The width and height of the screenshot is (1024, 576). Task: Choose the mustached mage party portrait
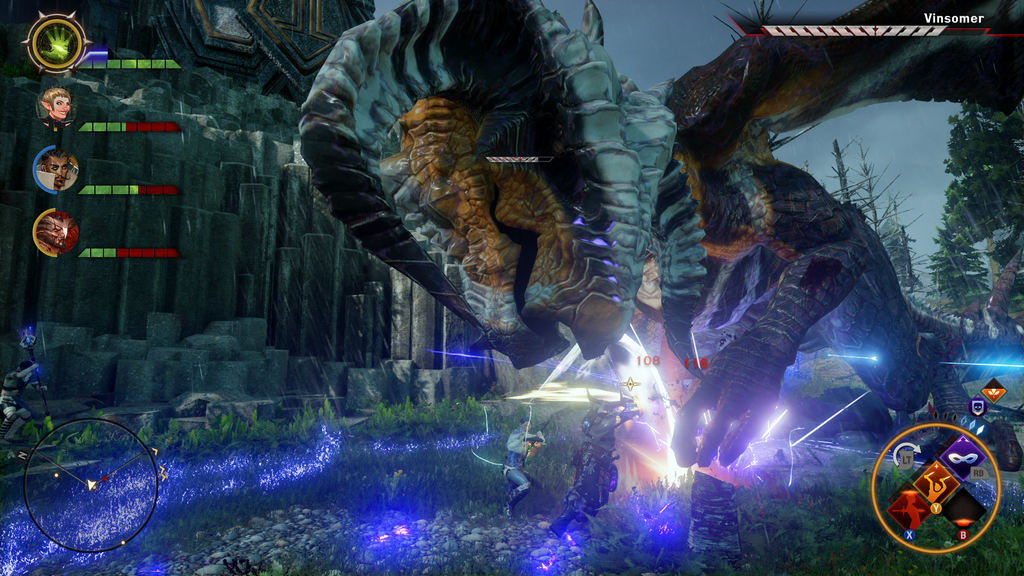(56, 170)
